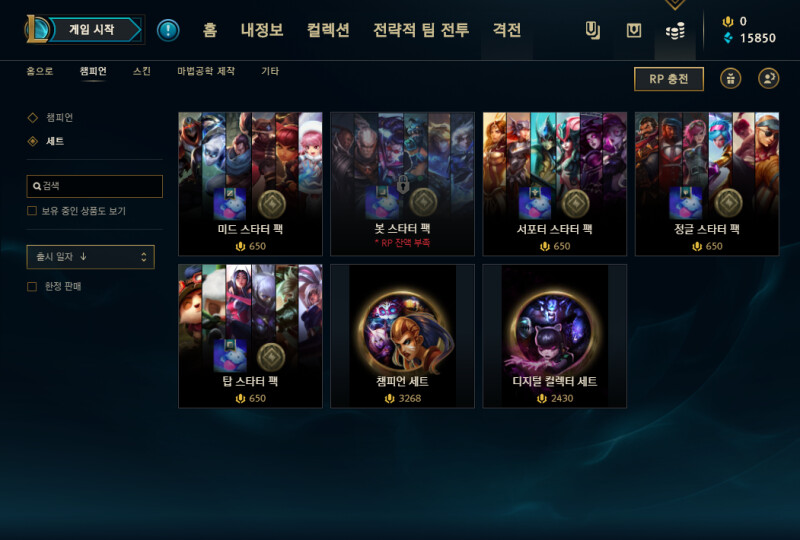Open the 홈 home tab
This screenshot has height=540, width=800.
(210, 30)
